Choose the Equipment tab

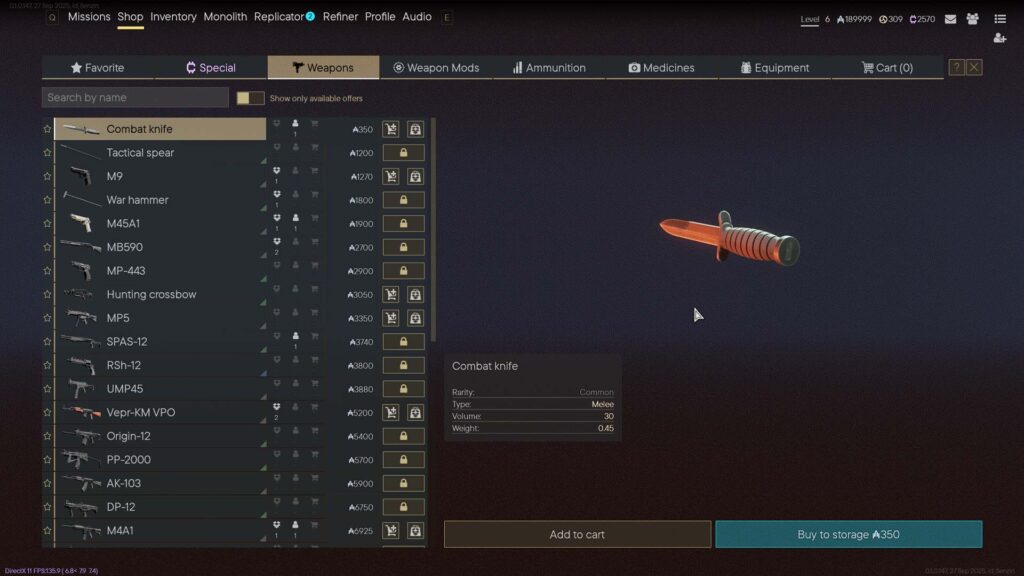coord(774,68)
